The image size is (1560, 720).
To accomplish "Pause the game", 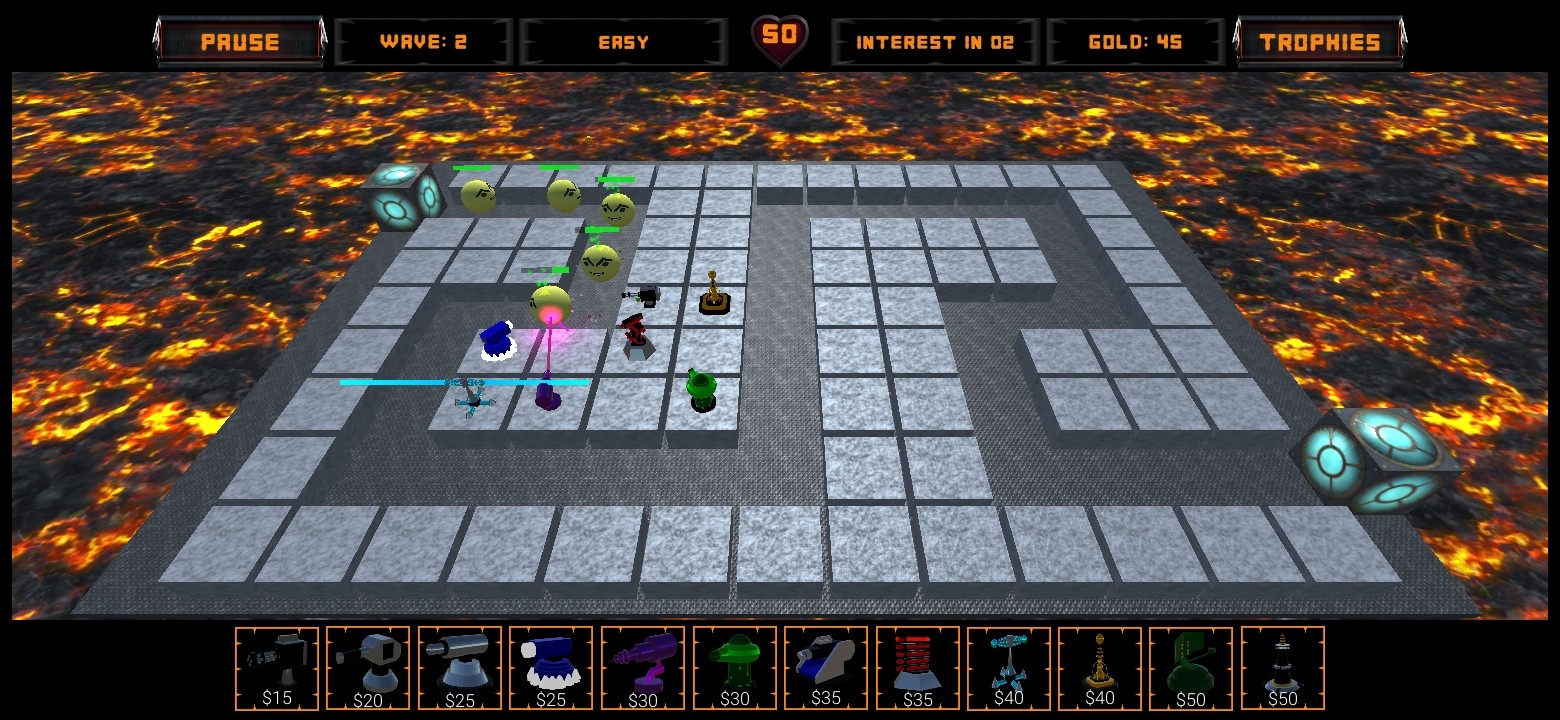I will pos(240,42).
